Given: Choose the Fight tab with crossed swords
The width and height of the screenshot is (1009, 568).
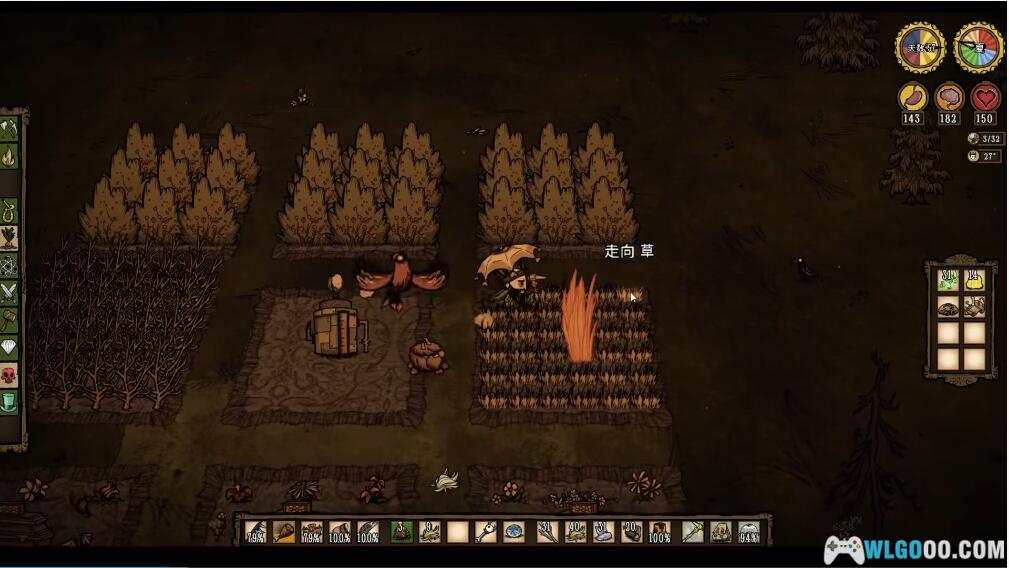Looking at the screenshot, I should coord(9,292).
